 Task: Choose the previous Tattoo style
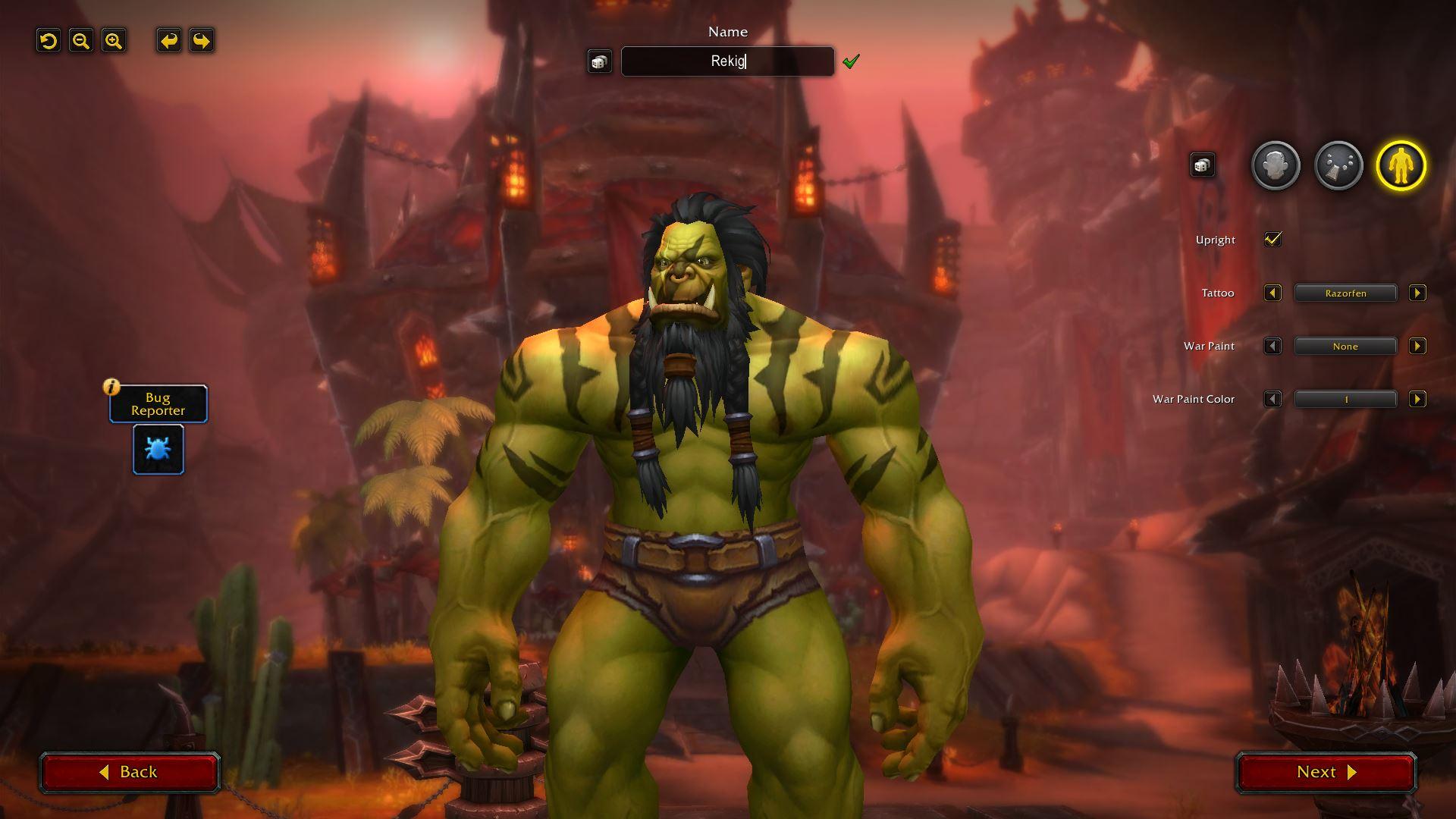[1272, 293]
